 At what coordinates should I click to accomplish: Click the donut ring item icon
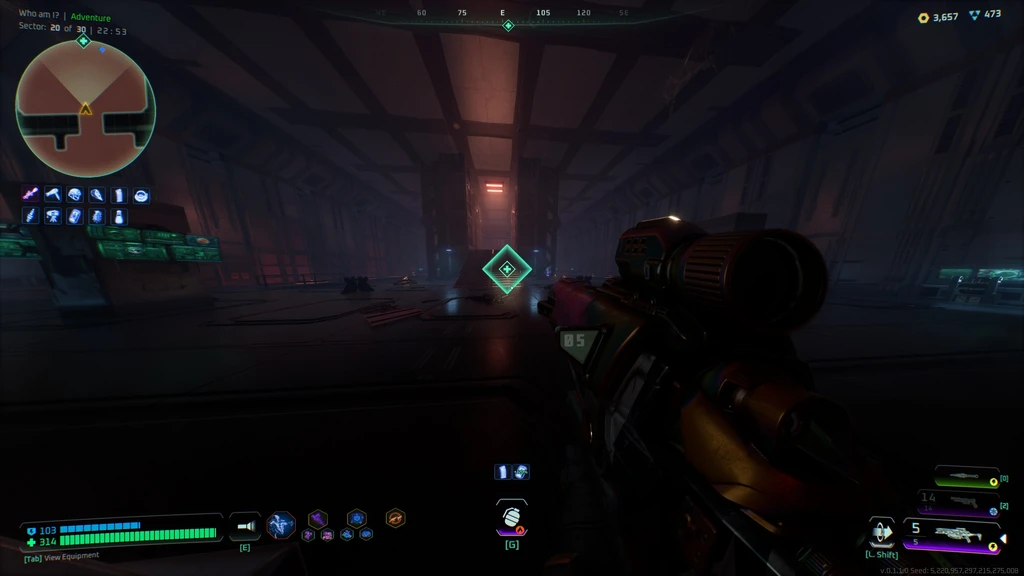141,195
